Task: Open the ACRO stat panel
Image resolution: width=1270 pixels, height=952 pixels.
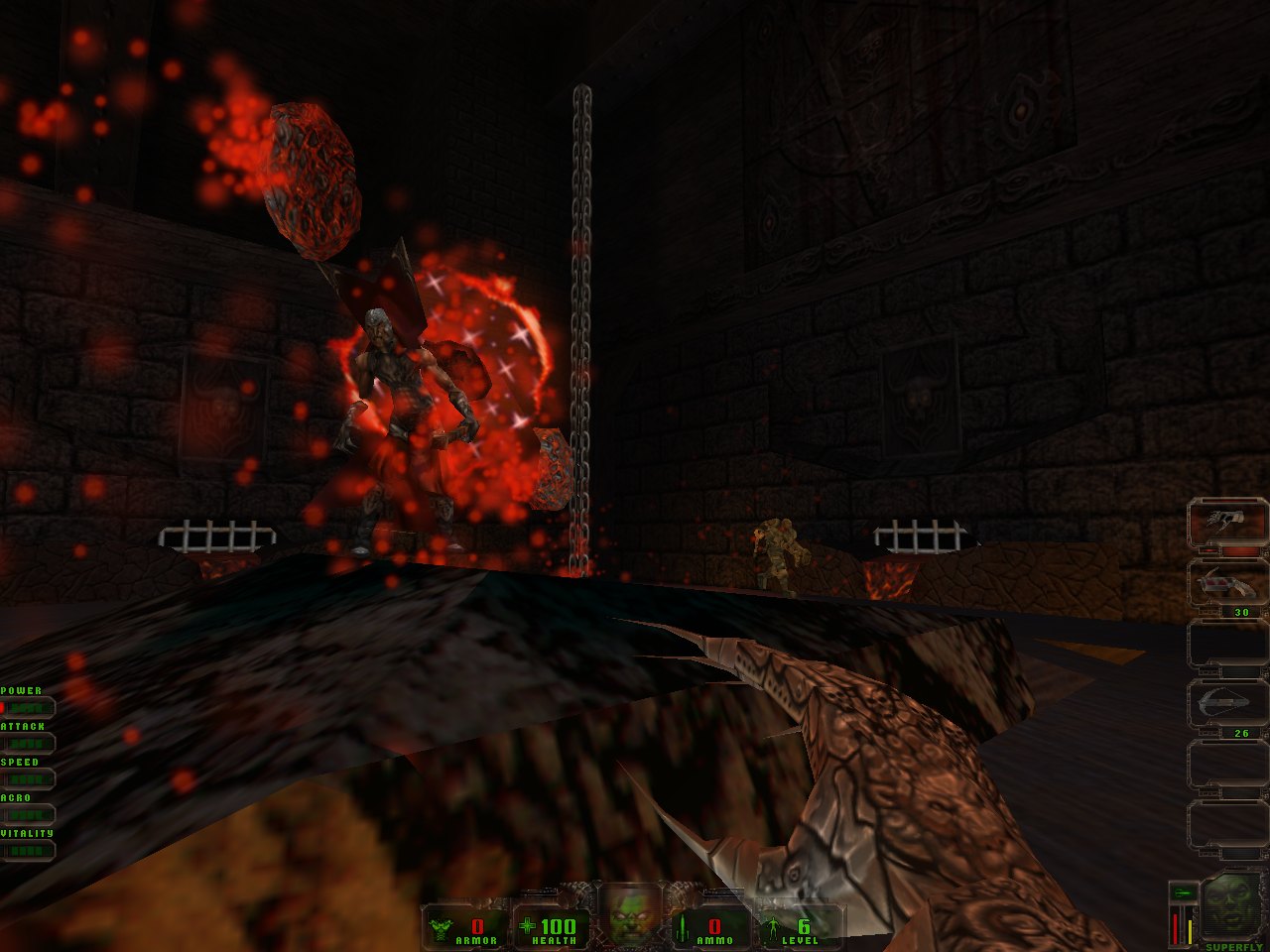Action: point(27,814)
